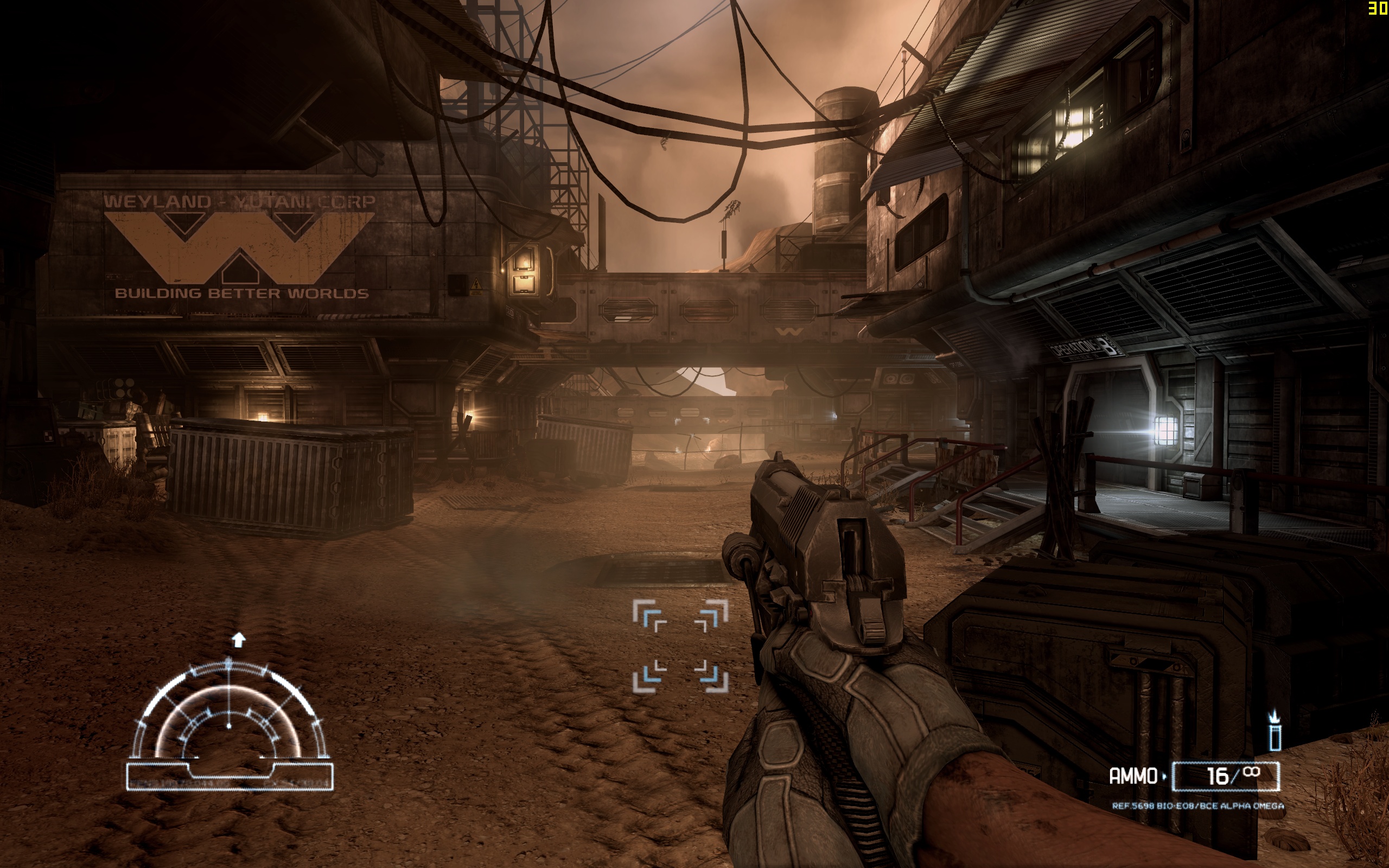This screenshot has height=868, width=1389.
Task: Click the objective direction arrow marker
Action: (x=238, y=640)
